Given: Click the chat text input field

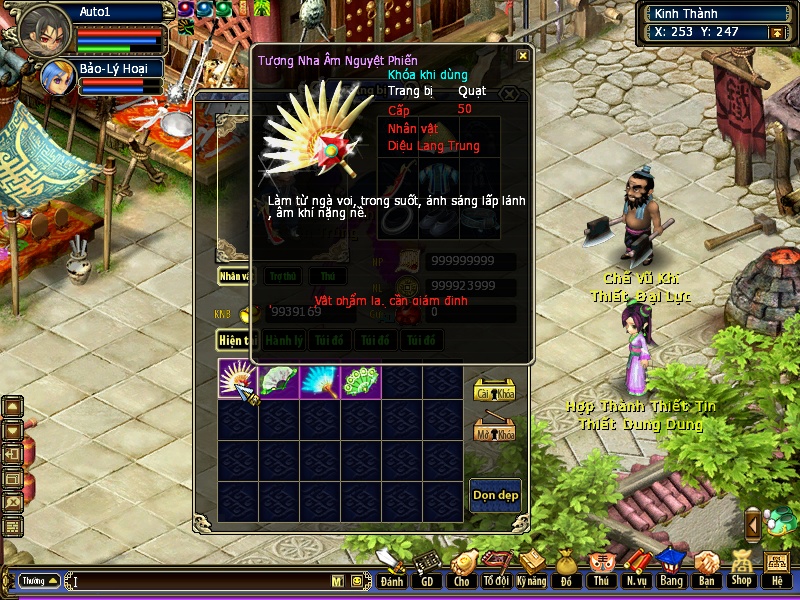Looking at the screenshot, I should coord(200,581).
